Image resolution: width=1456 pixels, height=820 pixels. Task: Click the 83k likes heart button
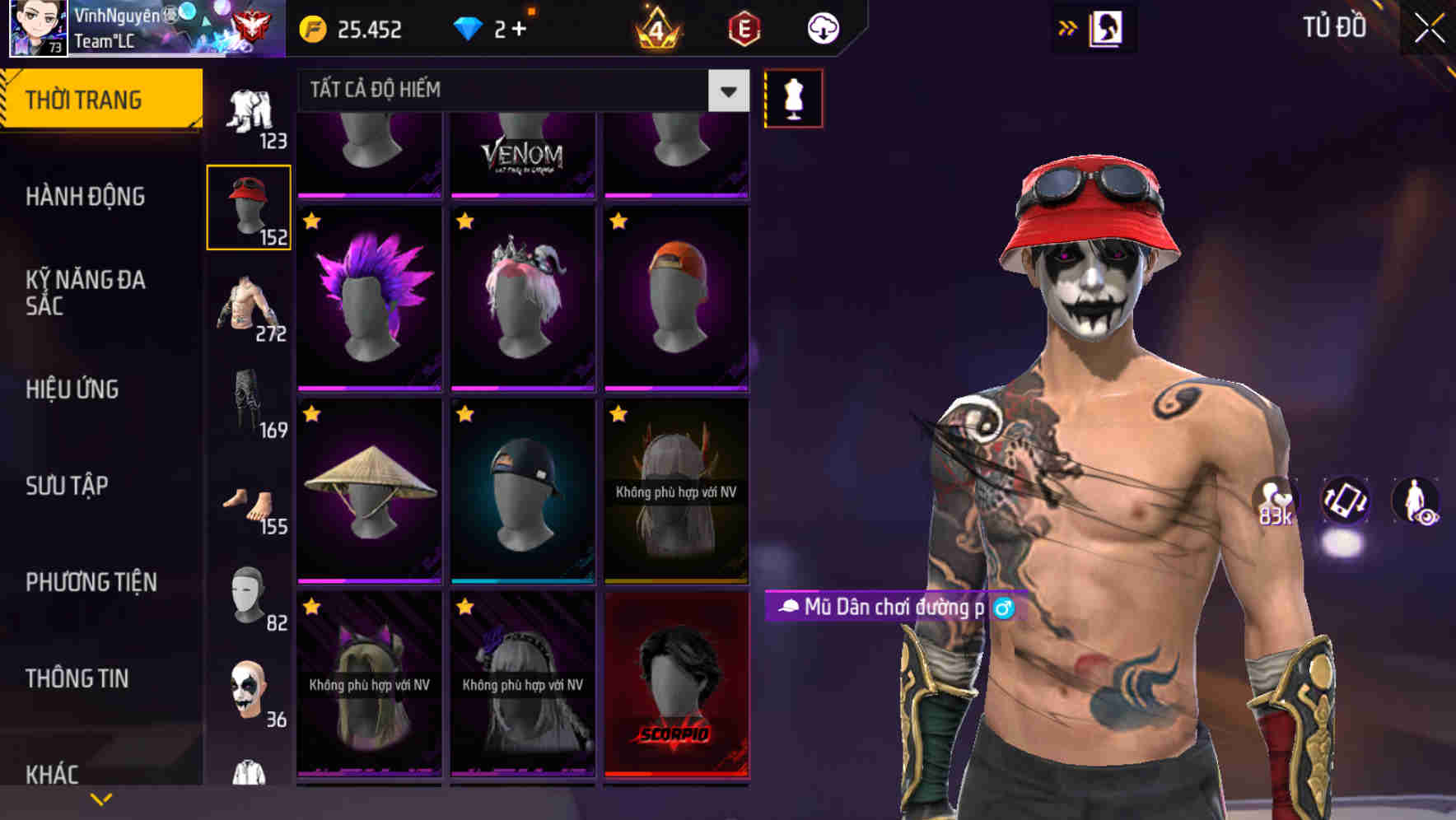1277,502
